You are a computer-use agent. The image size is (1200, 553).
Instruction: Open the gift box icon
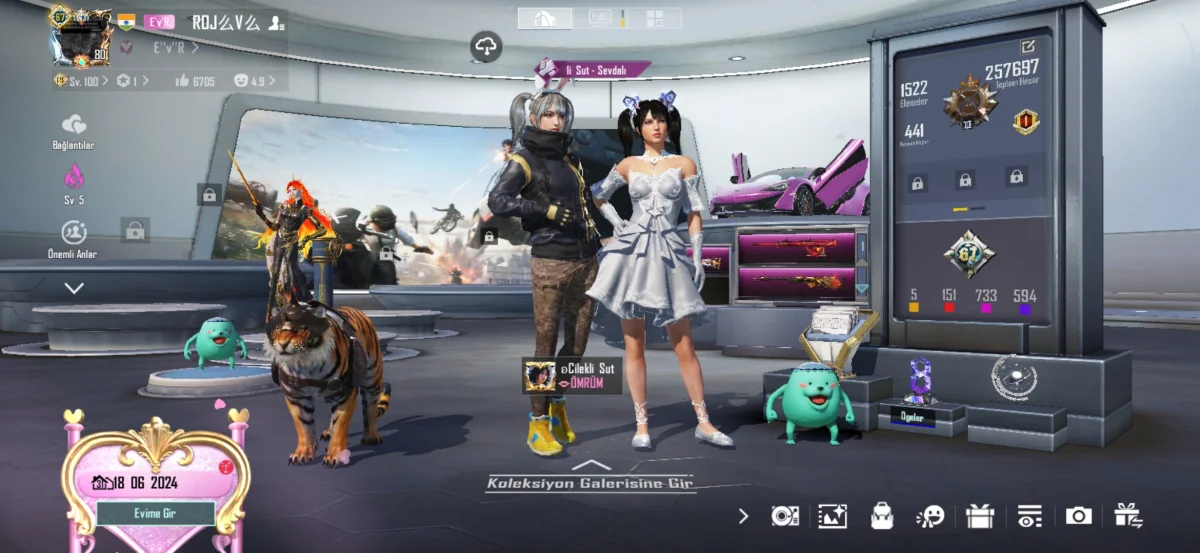[x=980, y=516]
